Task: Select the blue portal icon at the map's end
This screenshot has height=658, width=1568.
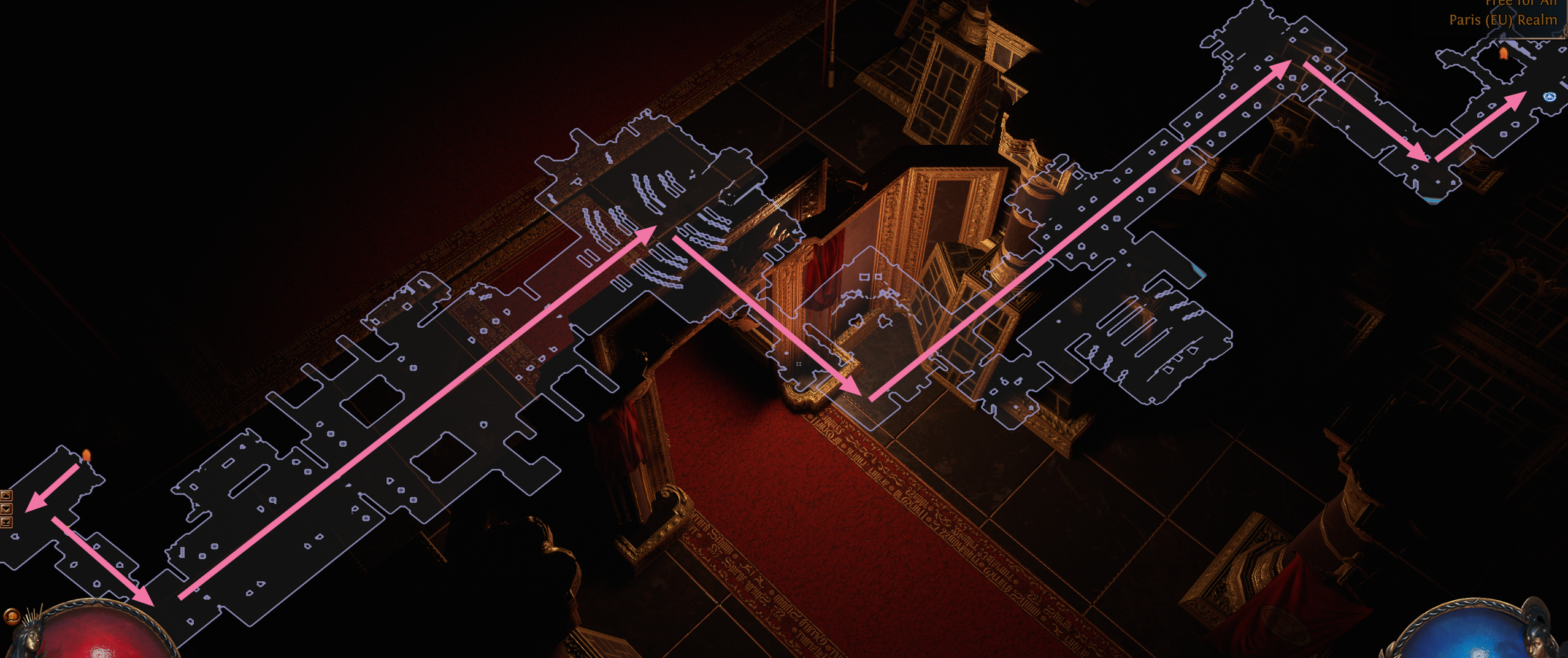Action: coord(1550,97)
